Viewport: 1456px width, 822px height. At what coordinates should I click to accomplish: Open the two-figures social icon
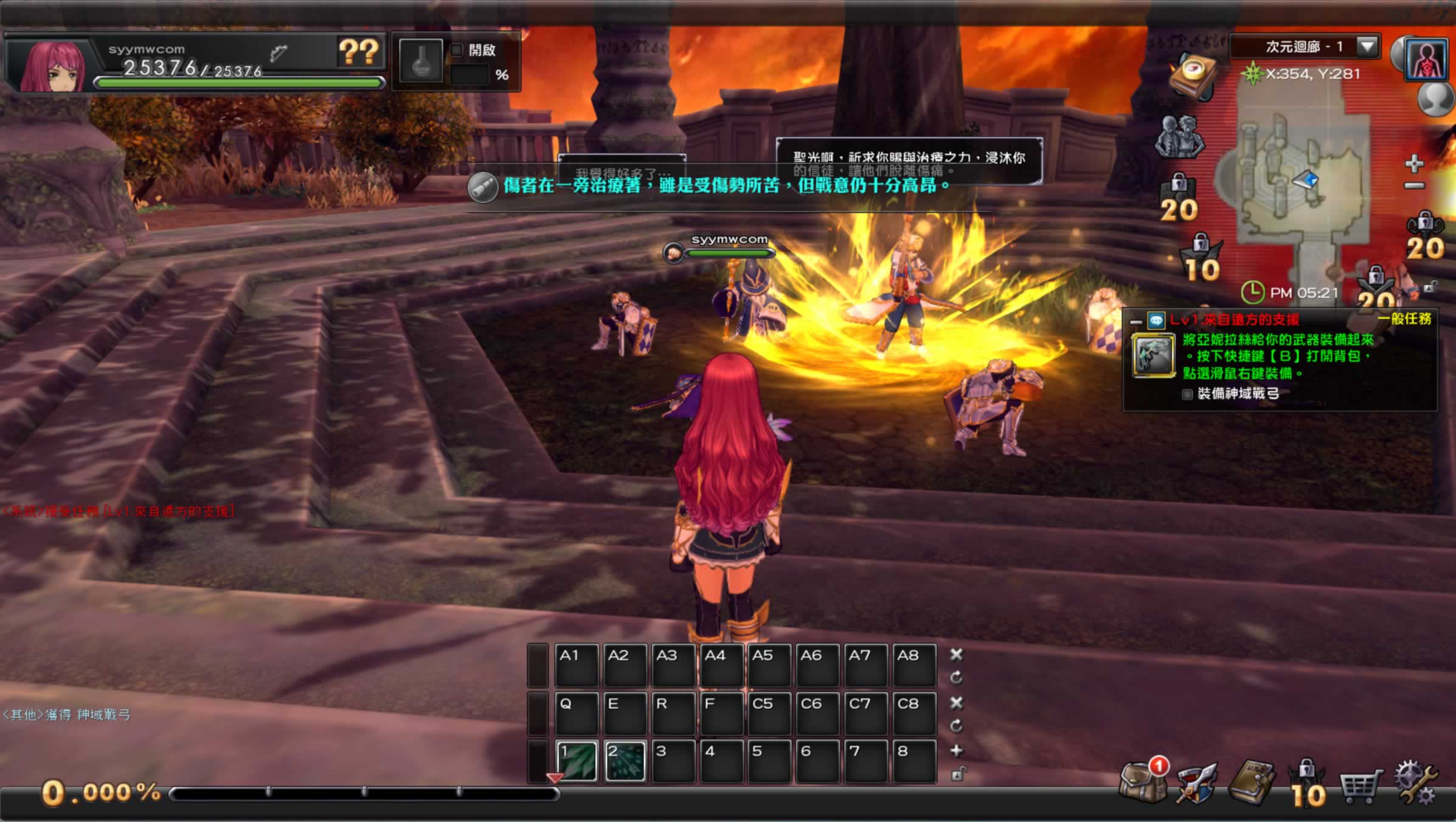pyautogui.click(x=1180, y=137)
